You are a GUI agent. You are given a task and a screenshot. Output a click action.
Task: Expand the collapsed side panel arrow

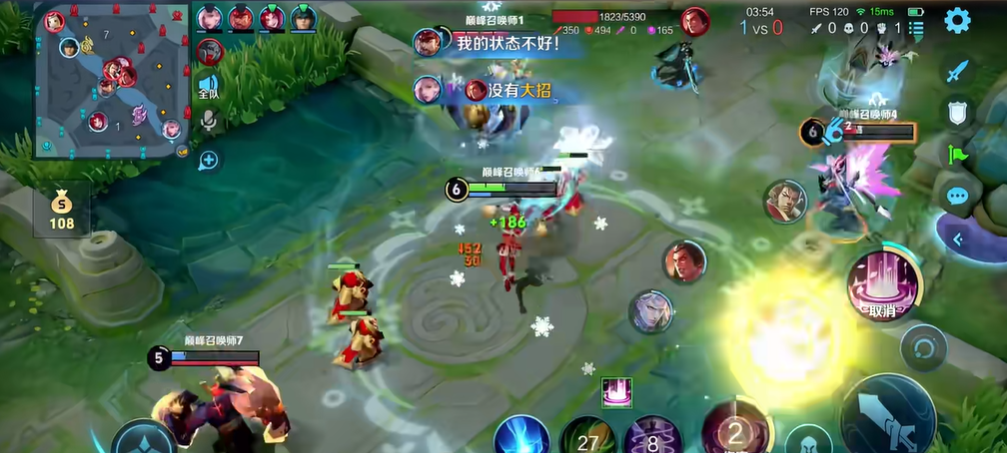coord(957,239)
